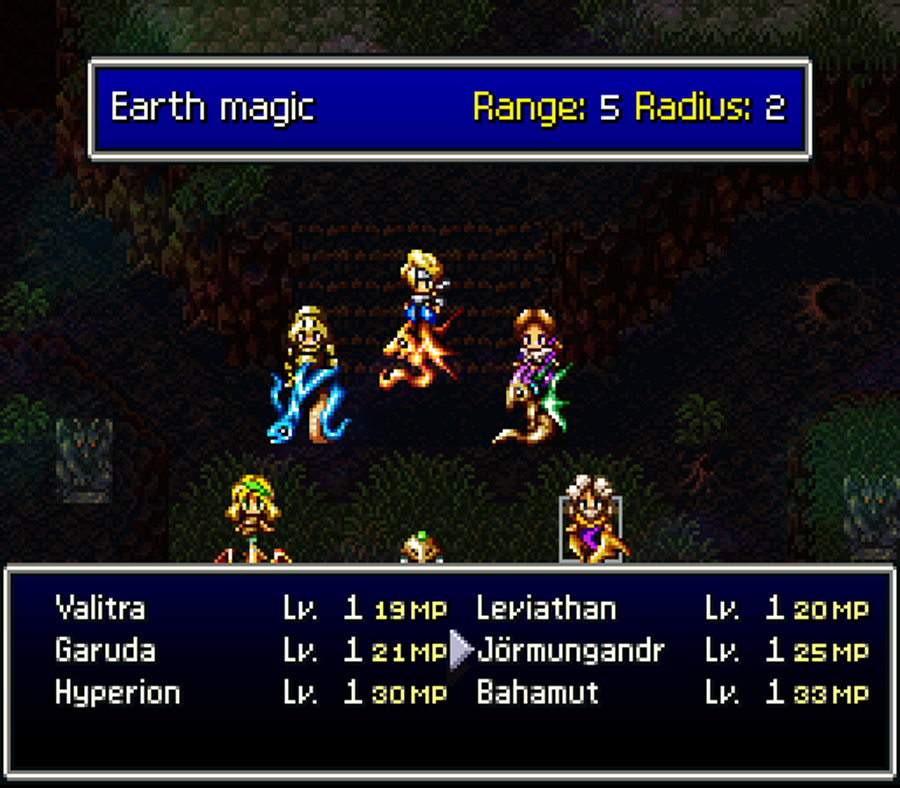Pick the Hyperion summon
900x788 pixels.
coord(117,693)
